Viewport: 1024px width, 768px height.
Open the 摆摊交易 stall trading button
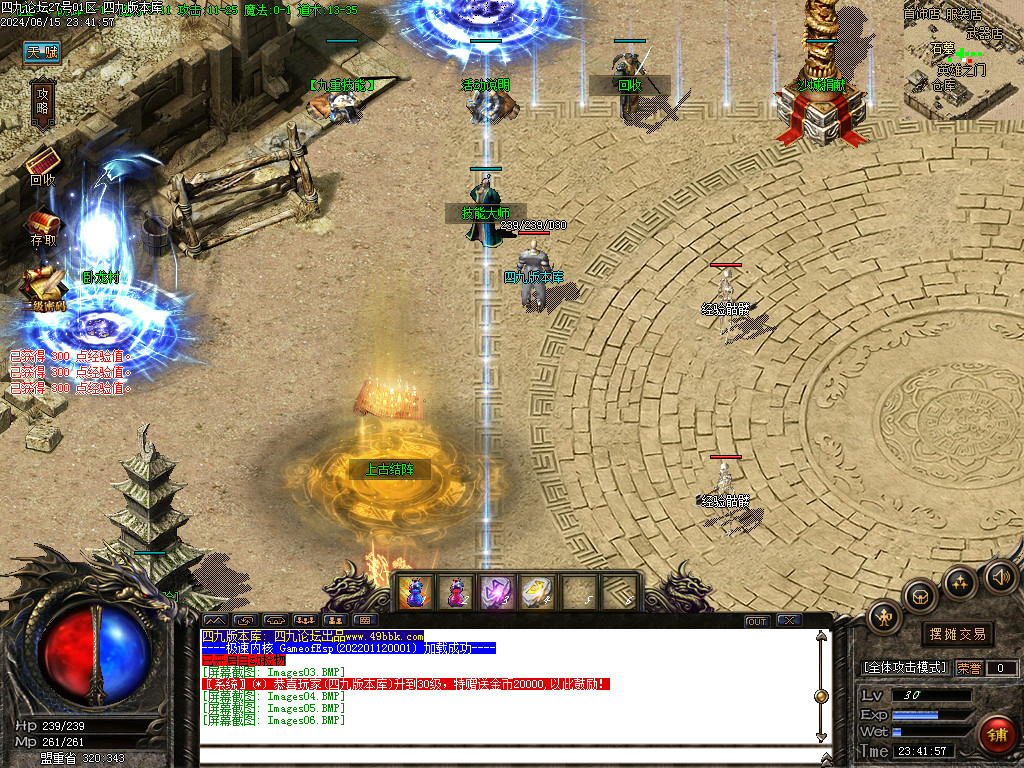957,634
